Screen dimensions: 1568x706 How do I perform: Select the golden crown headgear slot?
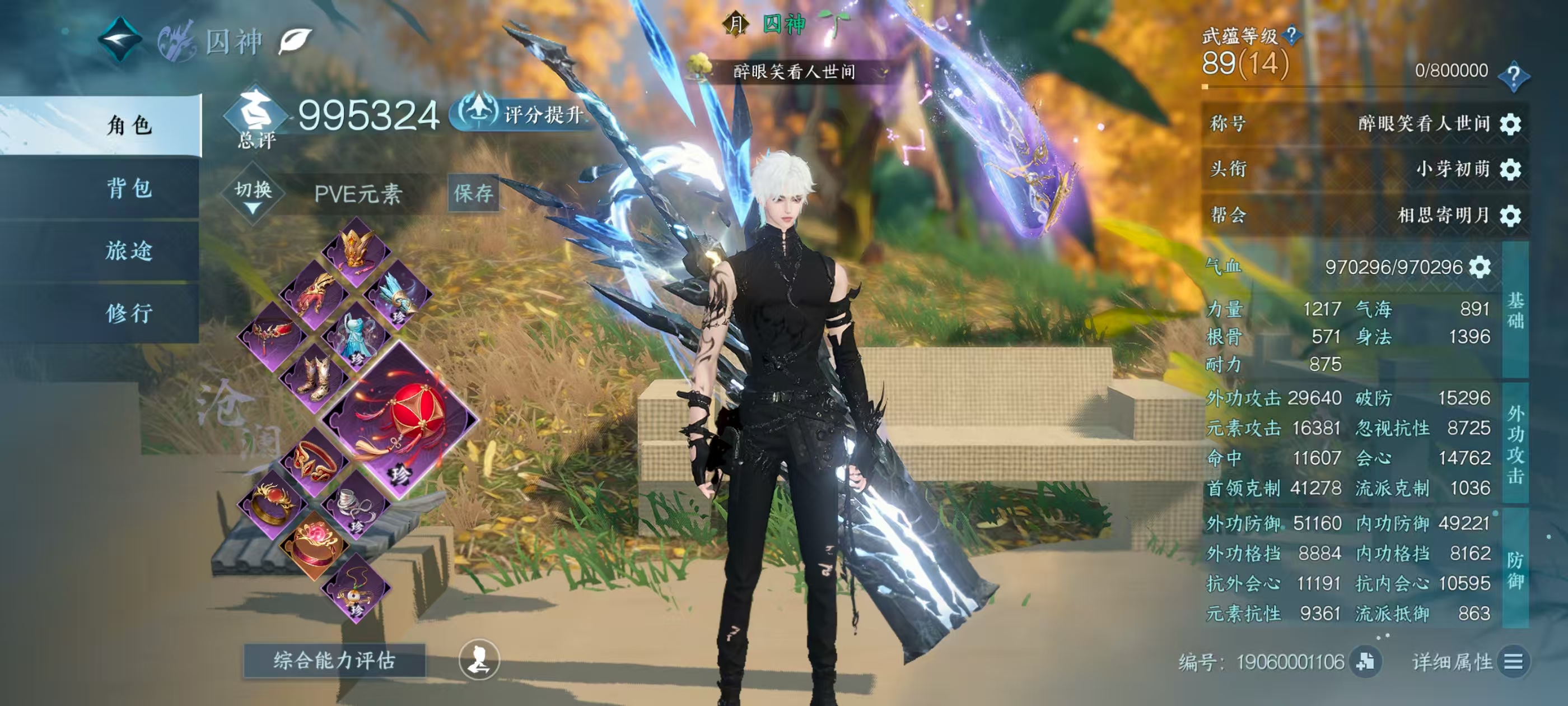pos(356,250)
